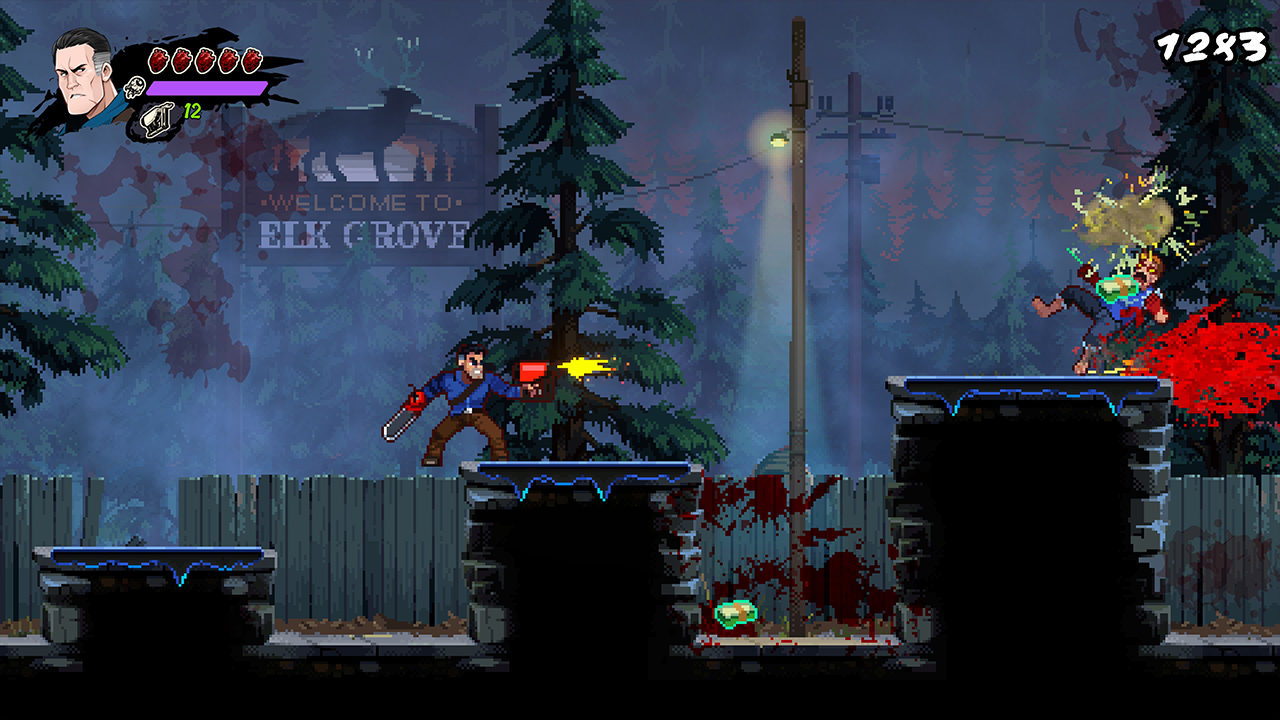Screen dimensions: 1280x720
Task: Select the green ammo count number 12
Action: click(x=192, y=109)
